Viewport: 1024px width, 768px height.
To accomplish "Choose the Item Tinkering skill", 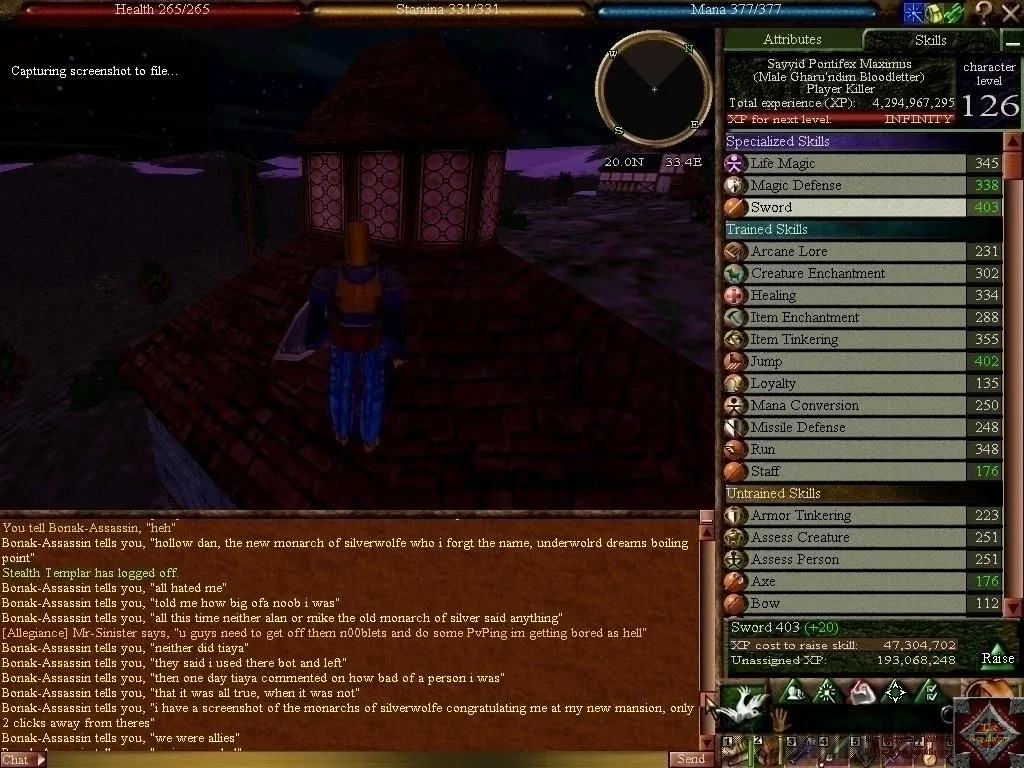I will click(845, 340).
